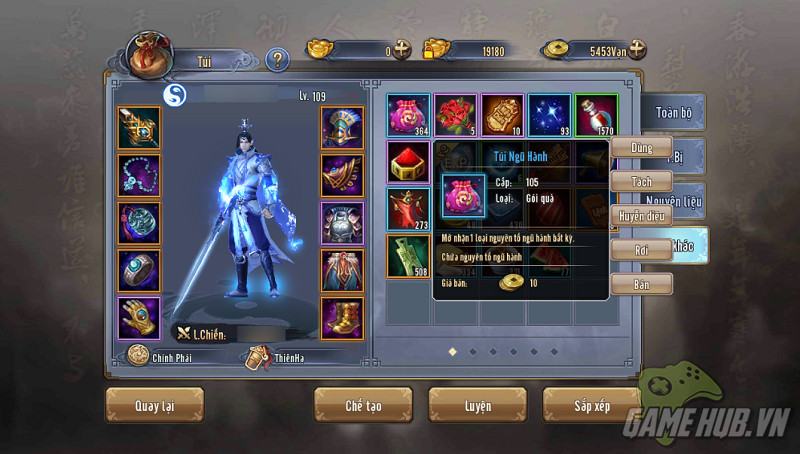Choose Tách to split the item stack

[640, 182]
